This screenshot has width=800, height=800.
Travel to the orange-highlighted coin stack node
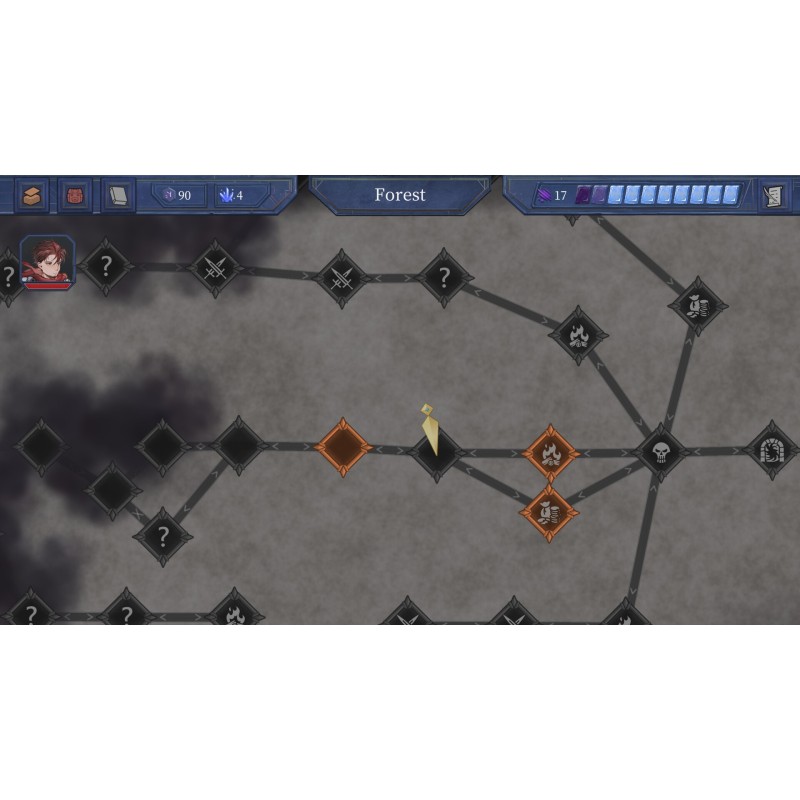548,513
